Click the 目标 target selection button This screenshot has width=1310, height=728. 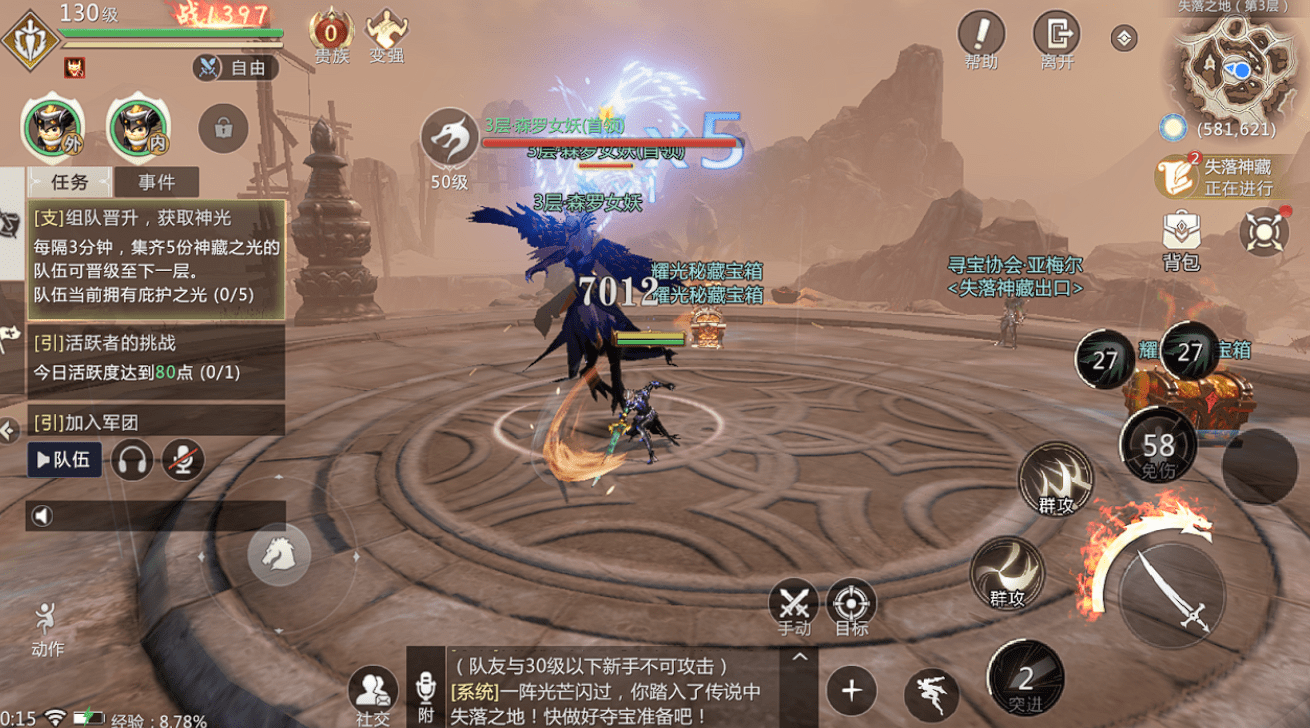(851, 605)
